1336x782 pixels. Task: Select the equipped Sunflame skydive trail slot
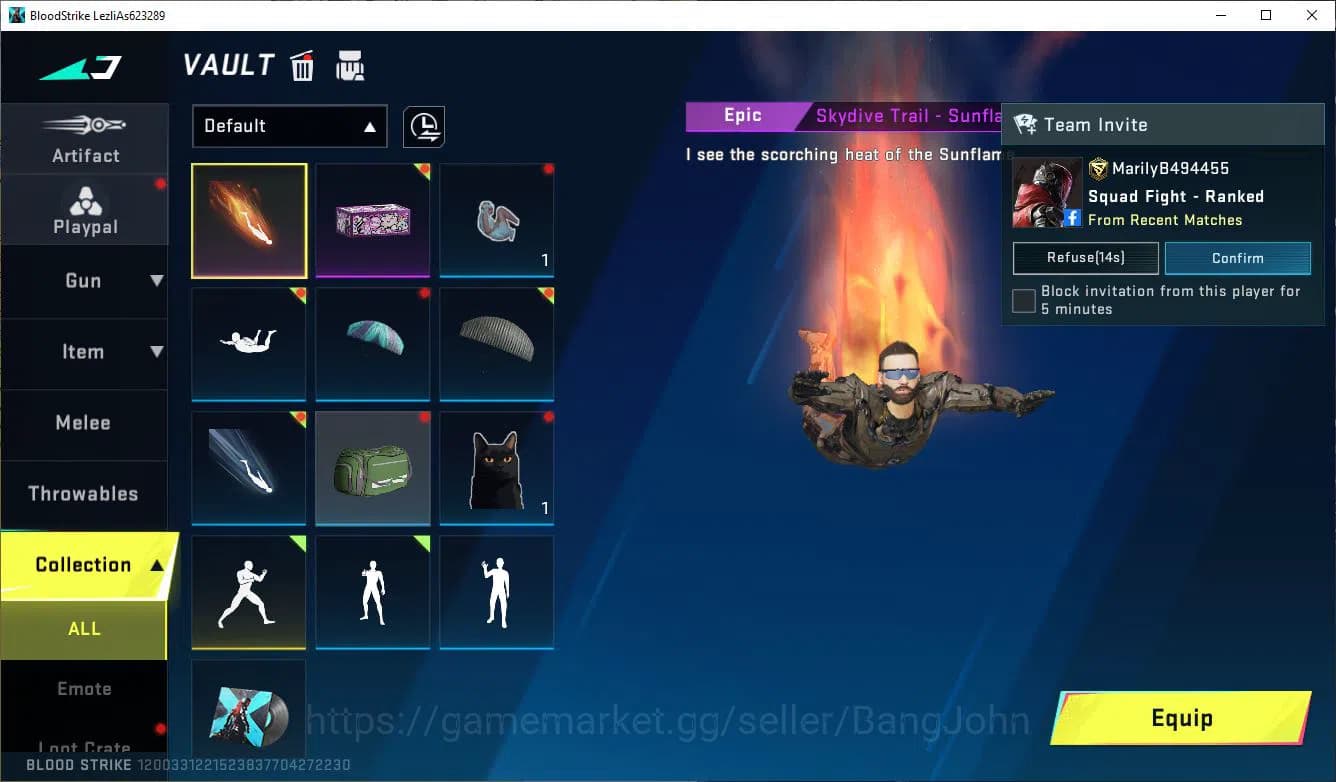tap(248, 220)
